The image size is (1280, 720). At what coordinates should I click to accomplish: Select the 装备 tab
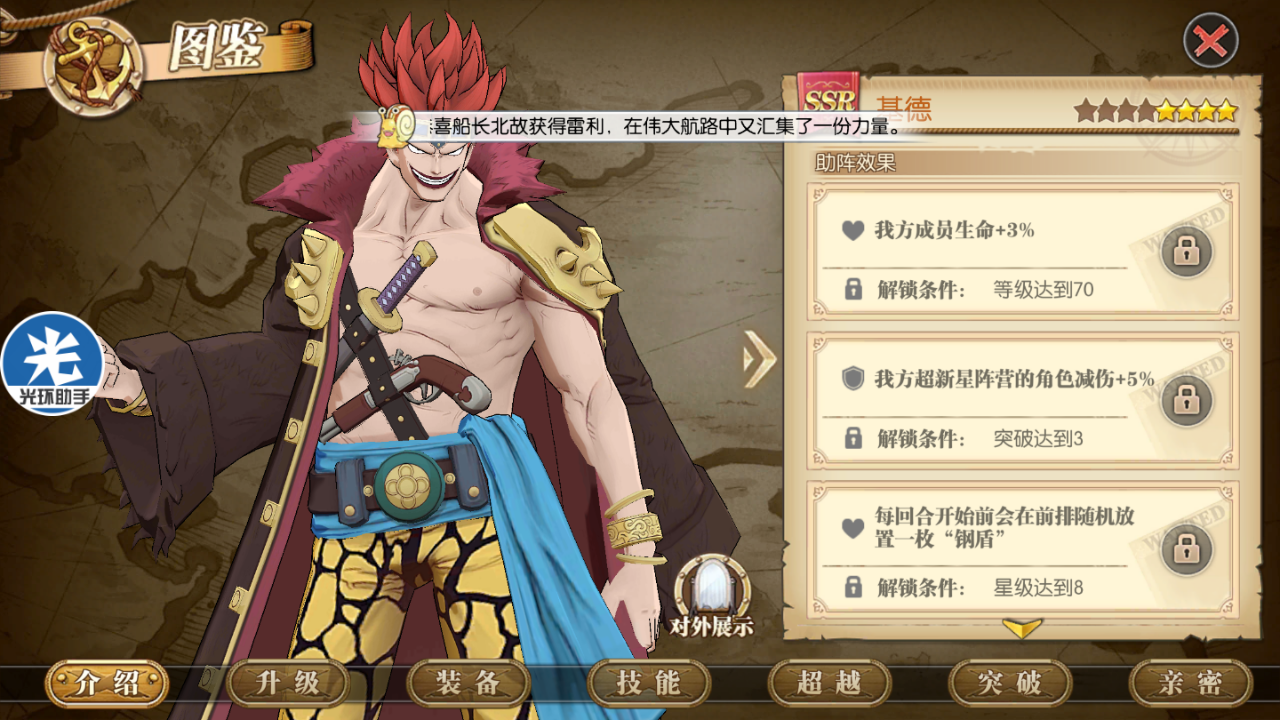tap(468, 684)
